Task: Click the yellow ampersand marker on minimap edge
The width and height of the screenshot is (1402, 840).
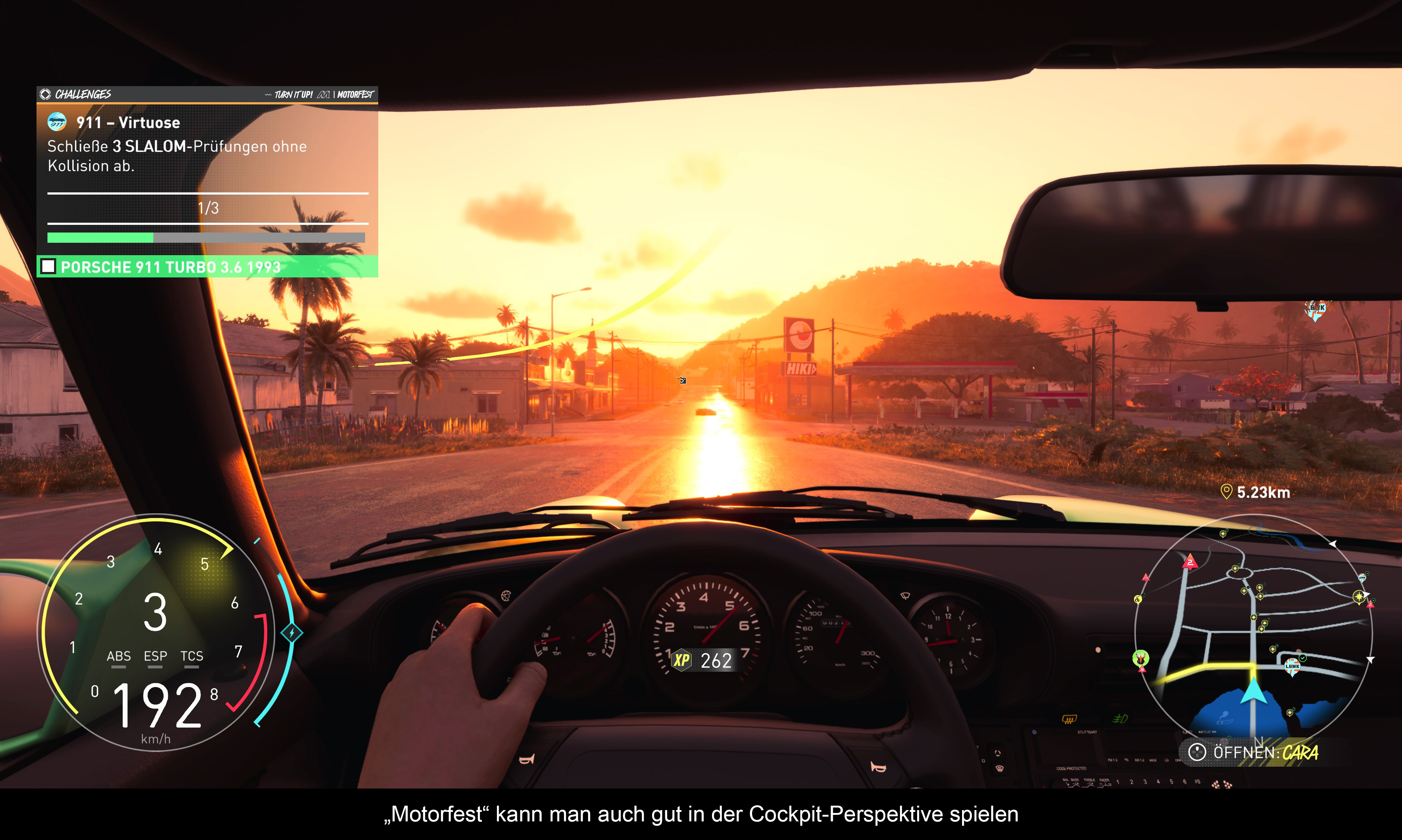Action: click(x=1138, y=599)
